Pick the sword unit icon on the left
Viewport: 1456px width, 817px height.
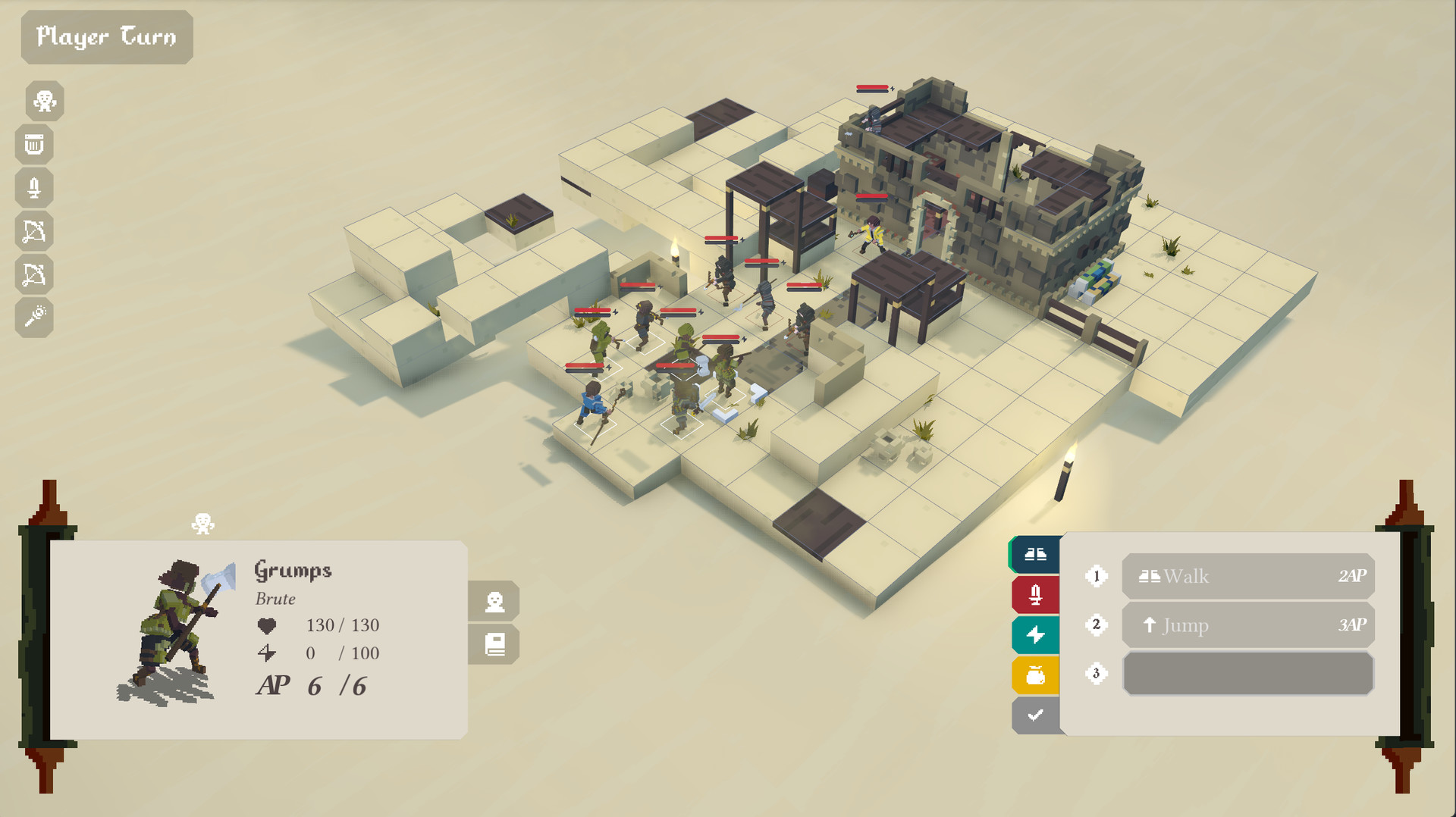pyautogui.click(x=34, y=188)
